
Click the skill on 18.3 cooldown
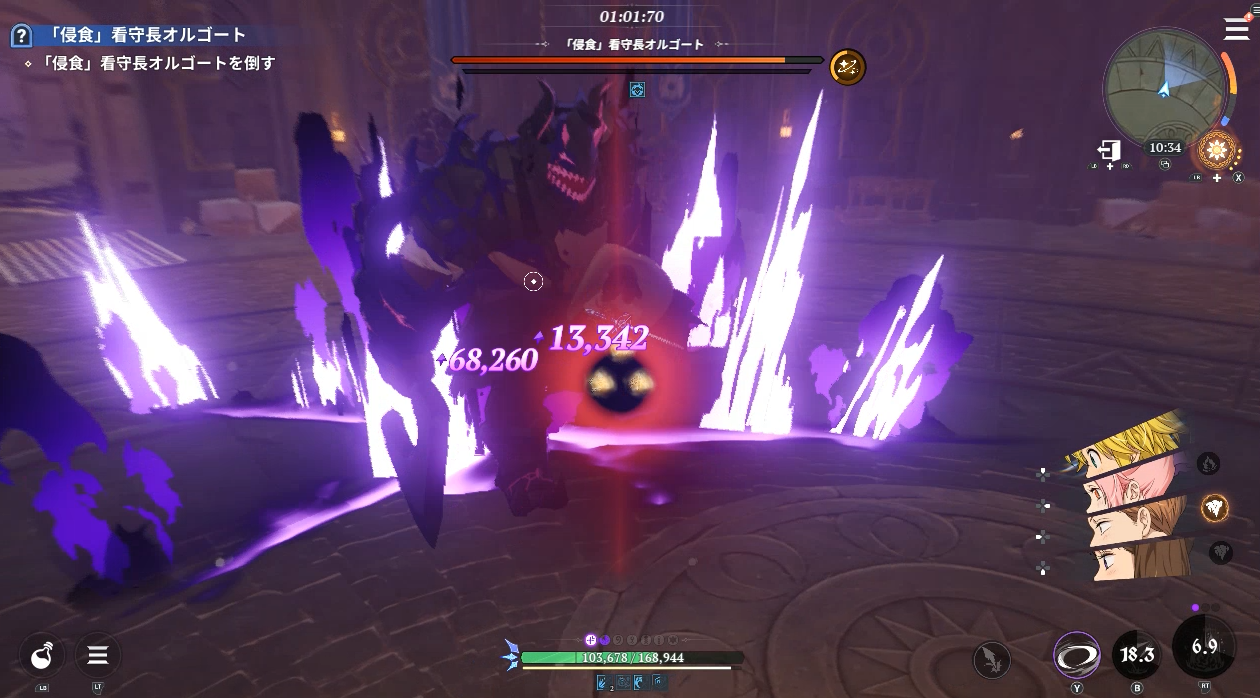(x=1137, y=656)
